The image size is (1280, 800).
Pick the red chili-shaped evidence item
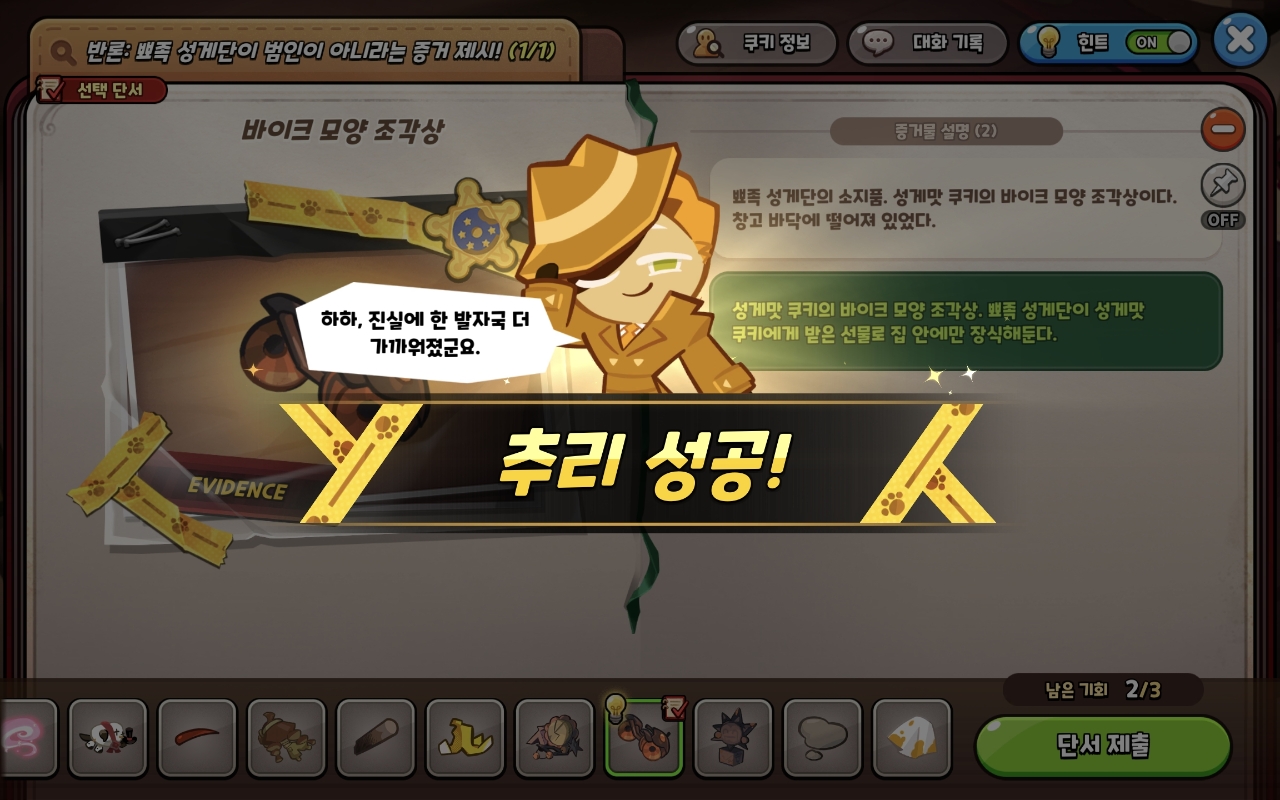point(197,740)
